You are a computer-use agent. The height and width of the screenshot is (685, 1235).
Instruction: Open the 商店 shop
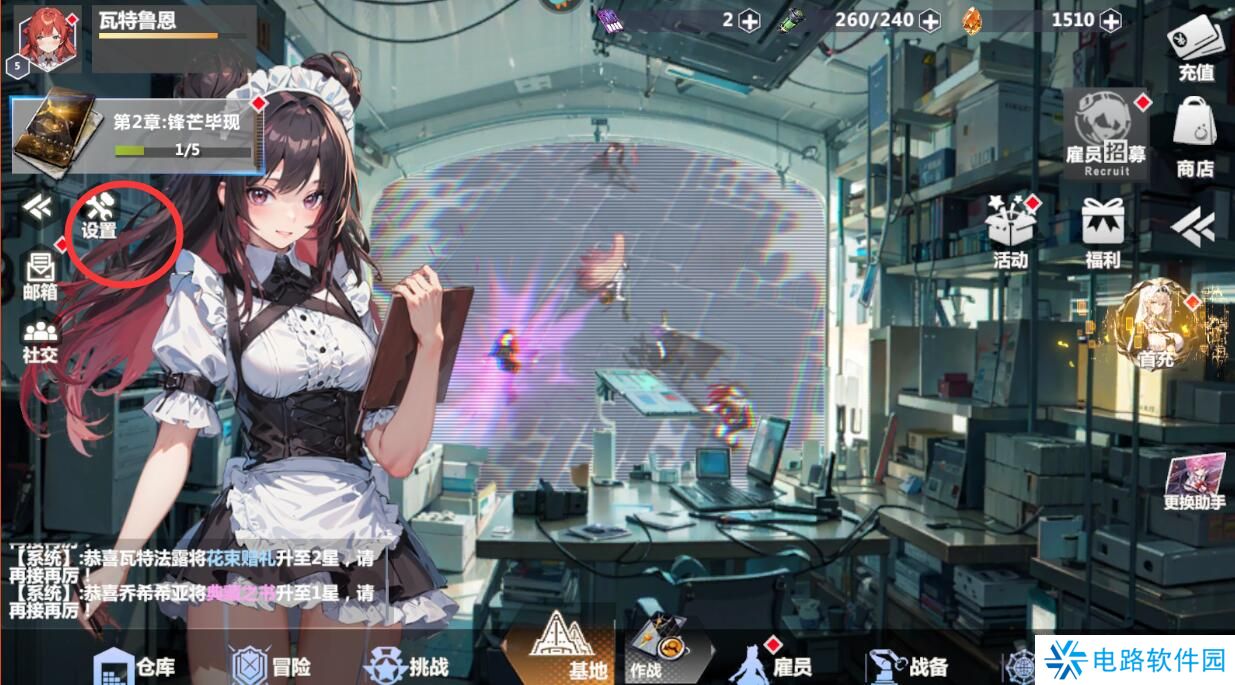[1195, 138]
